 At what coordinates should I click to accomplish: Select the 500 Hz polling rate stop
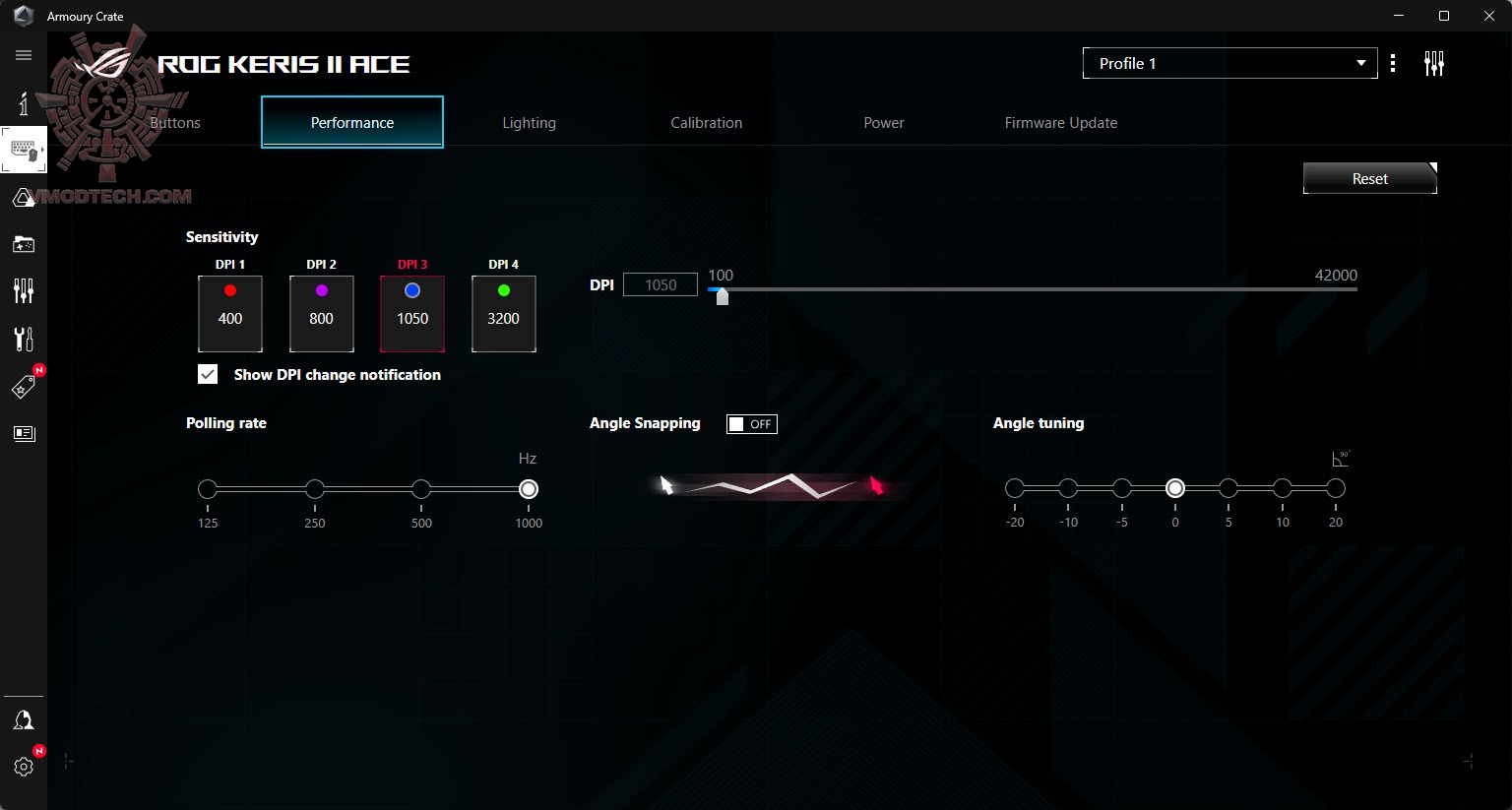pyautogui.click(x=421, y=488)
